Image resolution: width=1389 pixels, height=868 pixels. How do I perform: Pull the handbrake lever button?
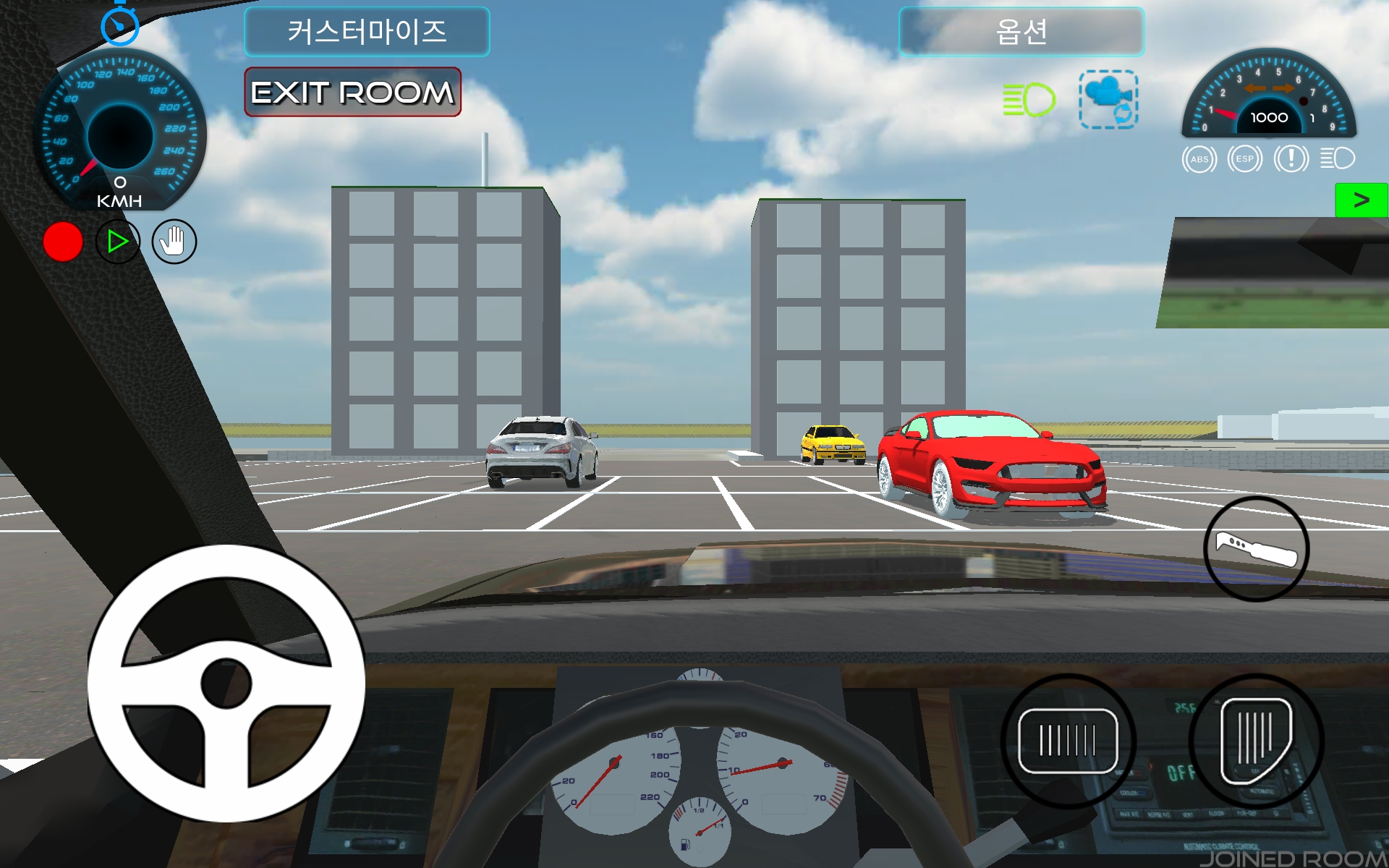coord(1256,549)
